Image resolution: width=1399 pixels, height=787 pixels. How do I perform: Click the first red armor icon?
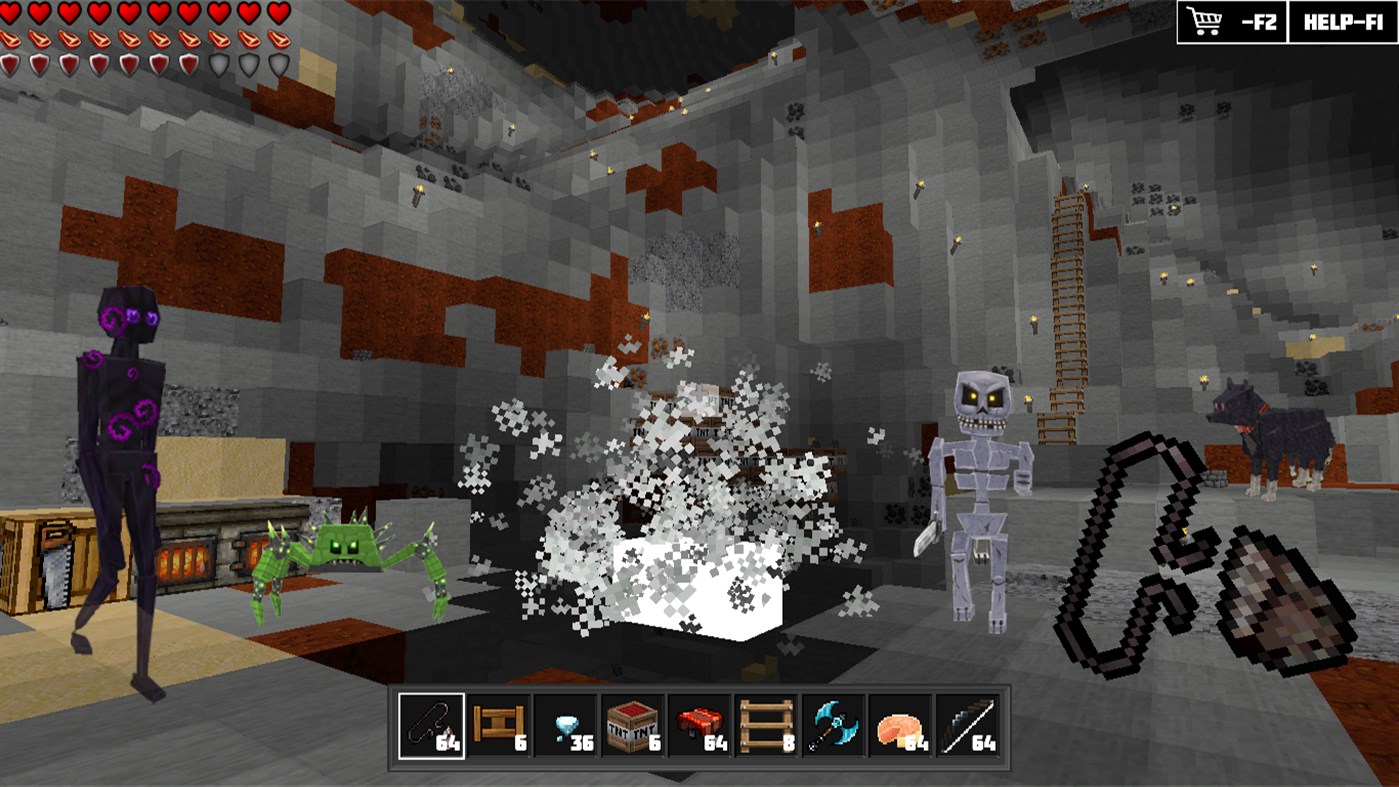point(11,63)
